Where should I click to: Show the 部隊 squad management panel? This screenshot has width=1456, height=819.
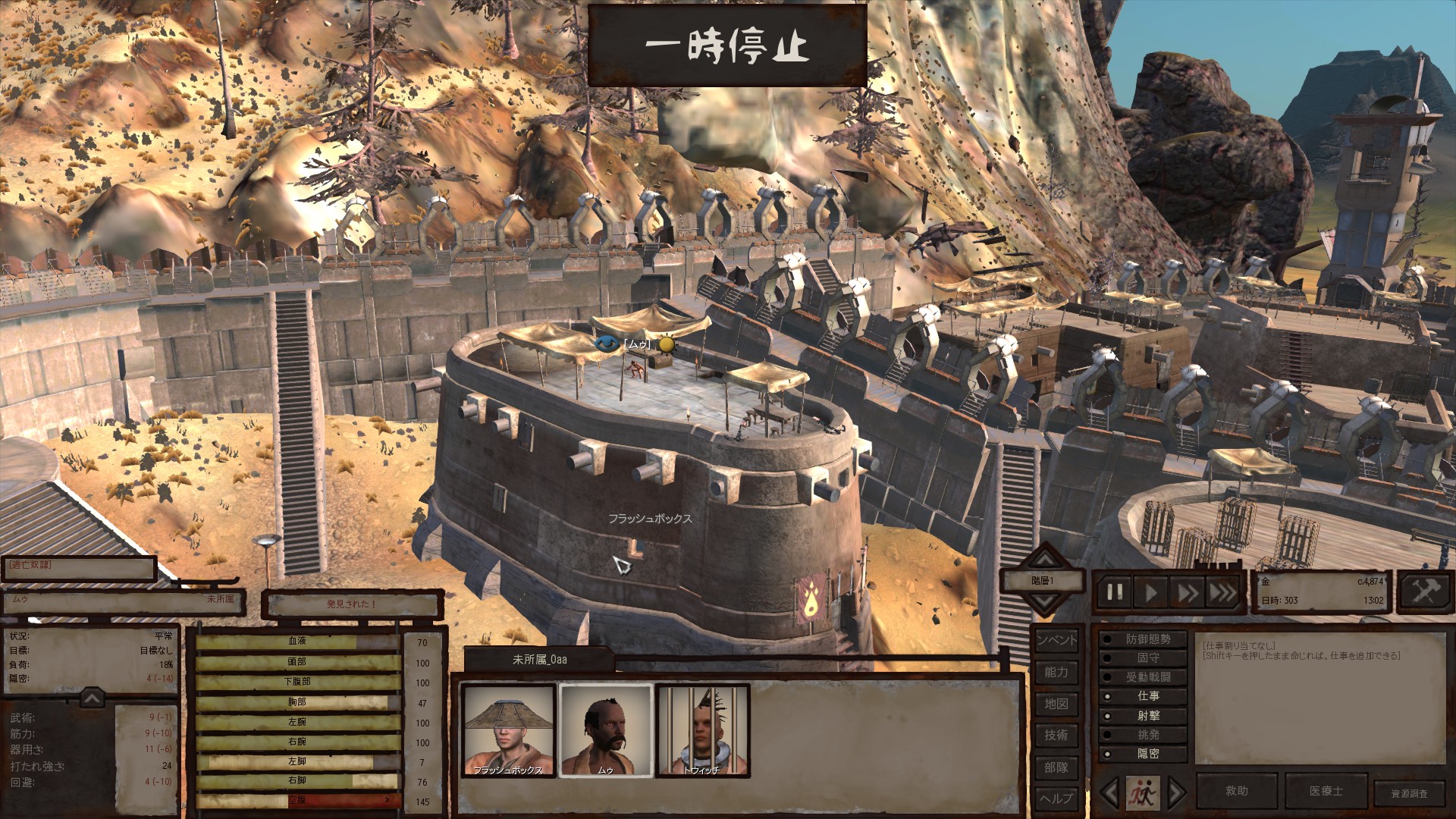coord(1056,767)
